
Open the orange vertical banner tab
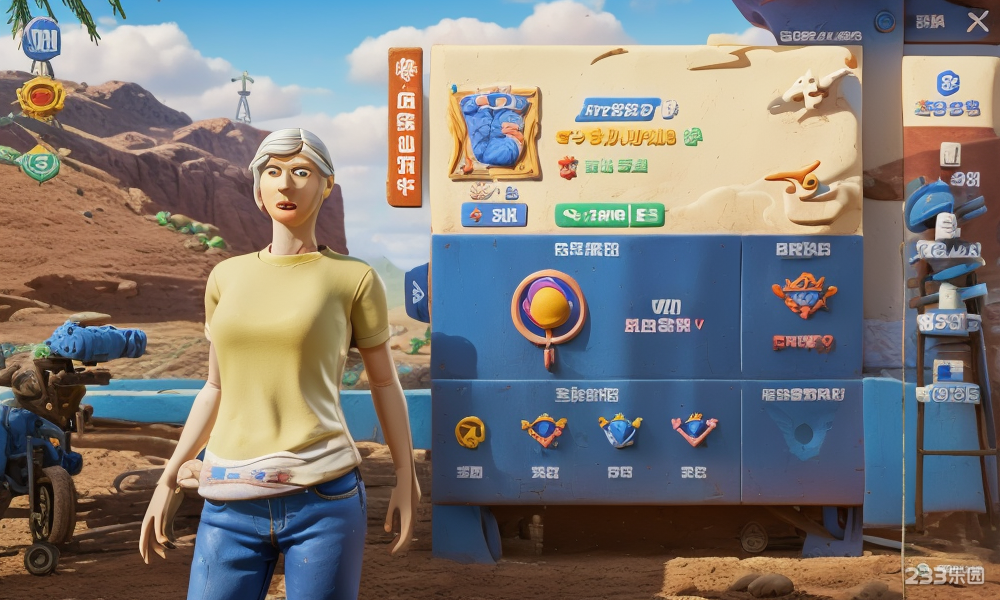(405, 127)
